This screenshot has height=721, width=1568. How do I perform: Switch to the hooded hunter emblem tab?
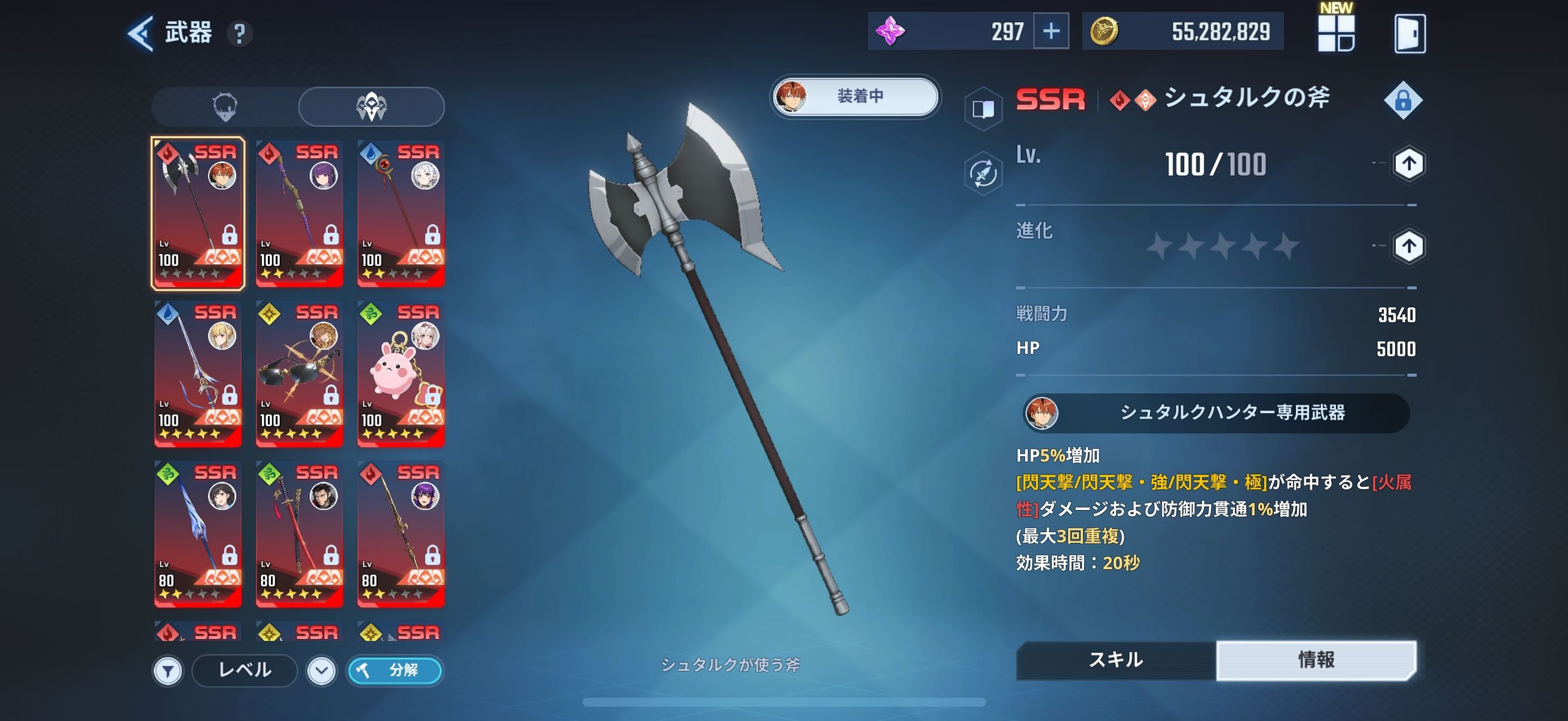[371, 106]
